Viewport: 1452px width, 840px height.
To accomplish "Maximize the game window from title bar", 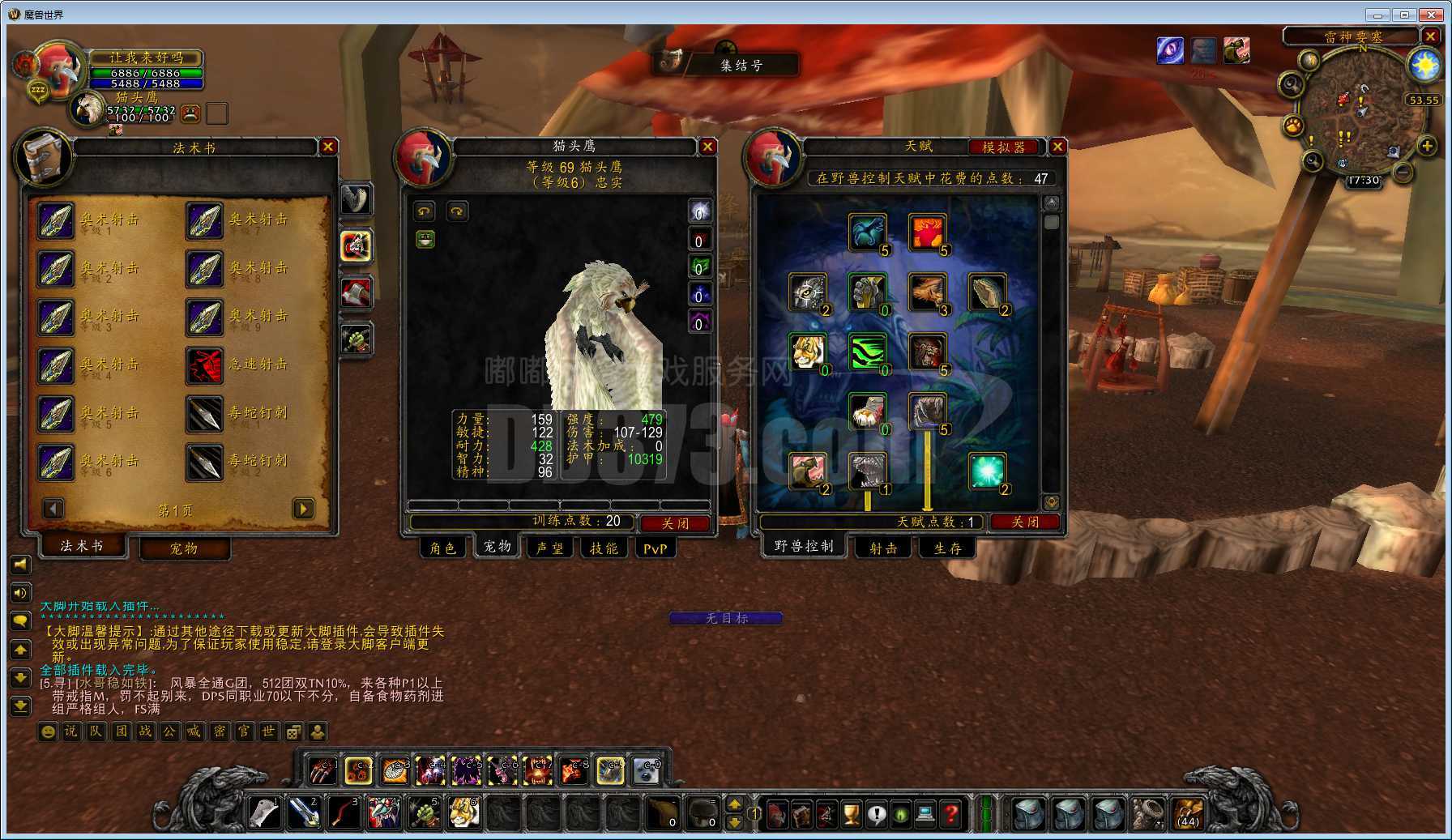I will pos(1404,15).
